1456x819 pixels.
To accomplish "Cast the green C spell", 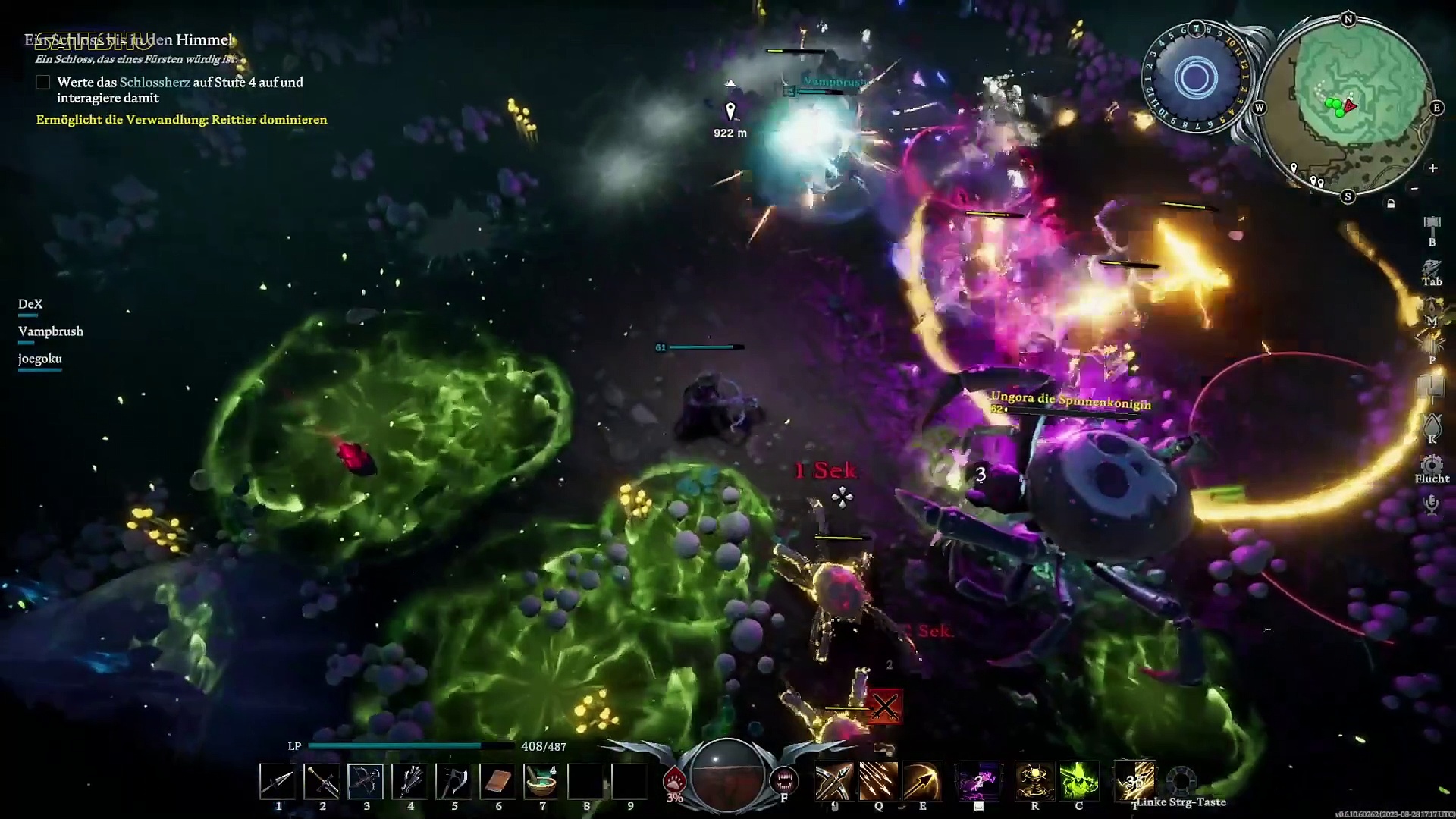I will (1078, 781).
